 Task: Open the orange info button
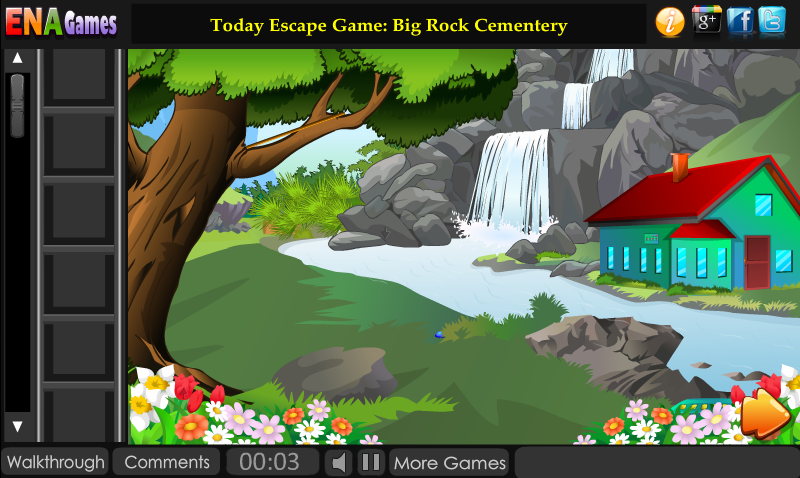[x=670, y=21]
